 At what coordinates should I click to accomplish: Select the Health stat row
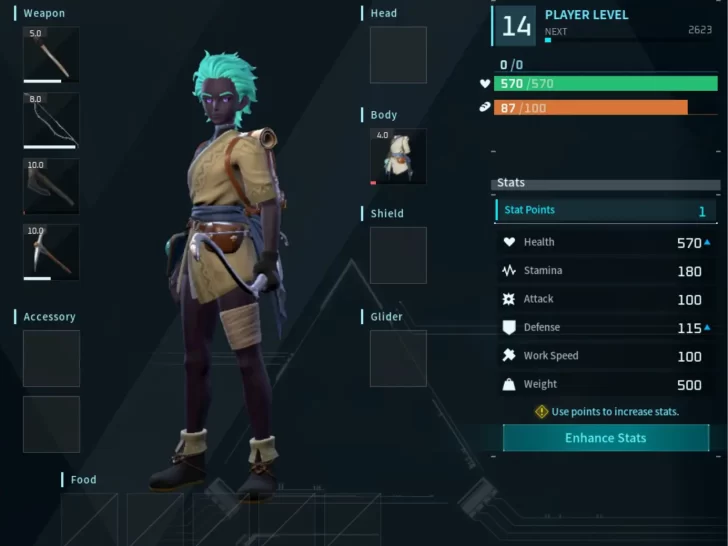point(606,242)
